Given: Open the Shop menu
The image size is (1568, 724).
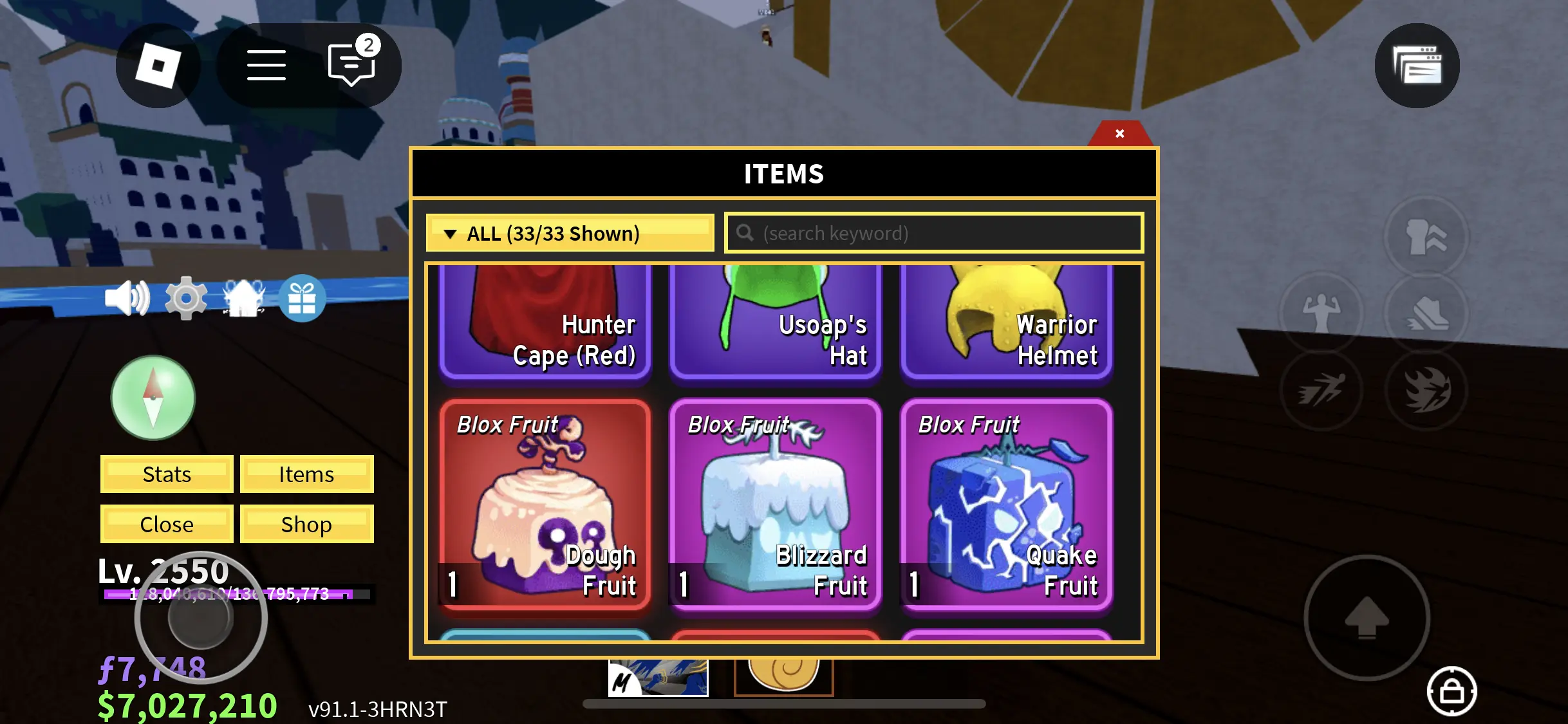Looking at the screenshot, I should click(306, 524).
